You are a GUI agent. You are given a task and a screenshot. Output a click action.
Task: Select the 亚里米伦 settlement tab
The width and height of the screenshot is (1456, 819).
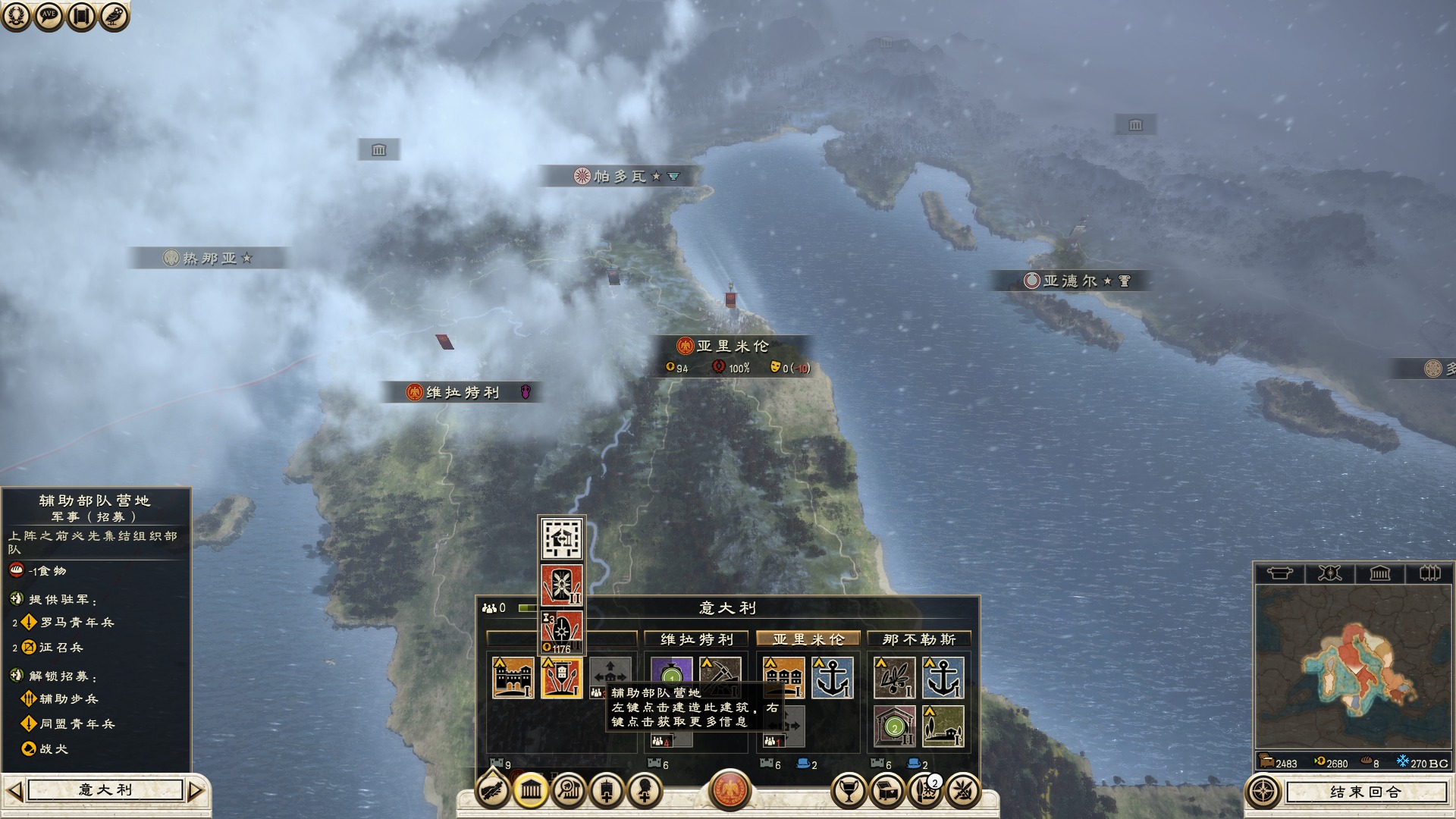(x=808, y=639)
